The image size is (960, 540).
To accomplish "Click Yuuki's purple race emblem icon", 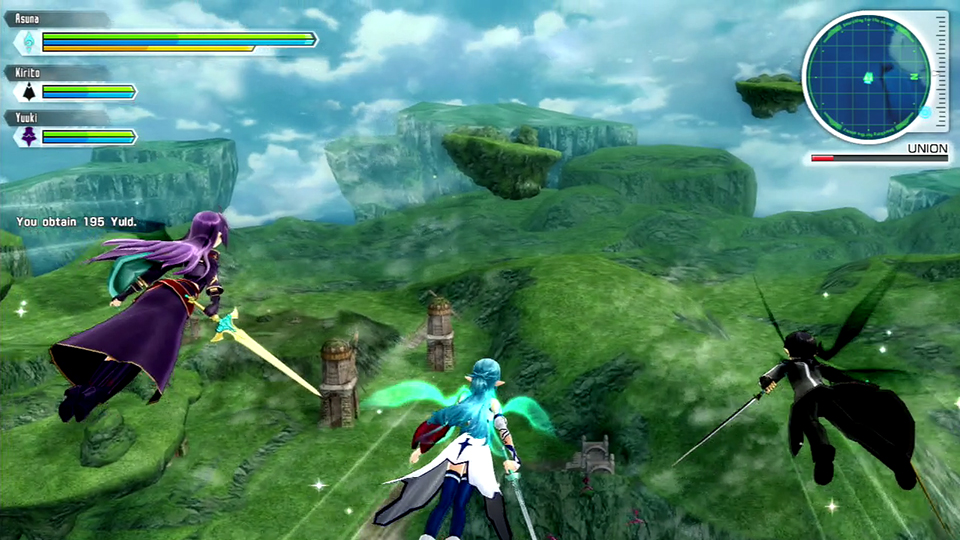I will 28,137.
